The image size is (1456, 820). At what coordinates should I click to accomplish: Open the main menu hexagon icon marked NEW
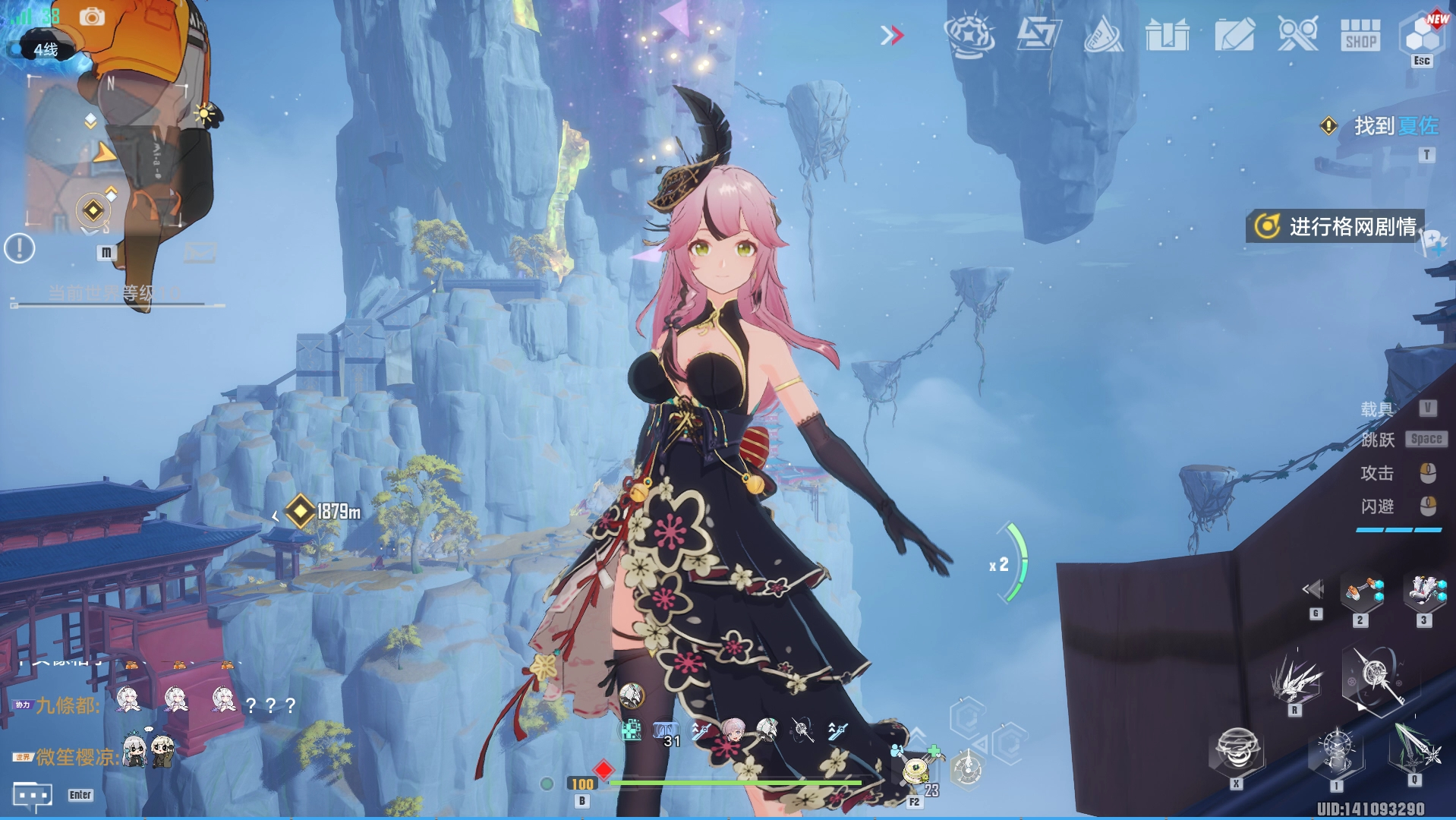(x=1422, y=33)
